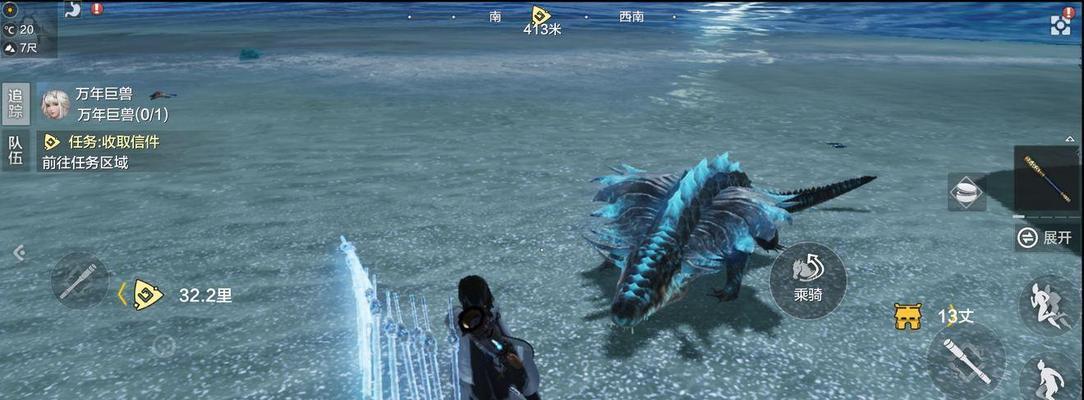Tap the yellow quest waypoint marker showing 32.2里
The height and width of the screenshot is (400, 1084).
click(147, 295)
